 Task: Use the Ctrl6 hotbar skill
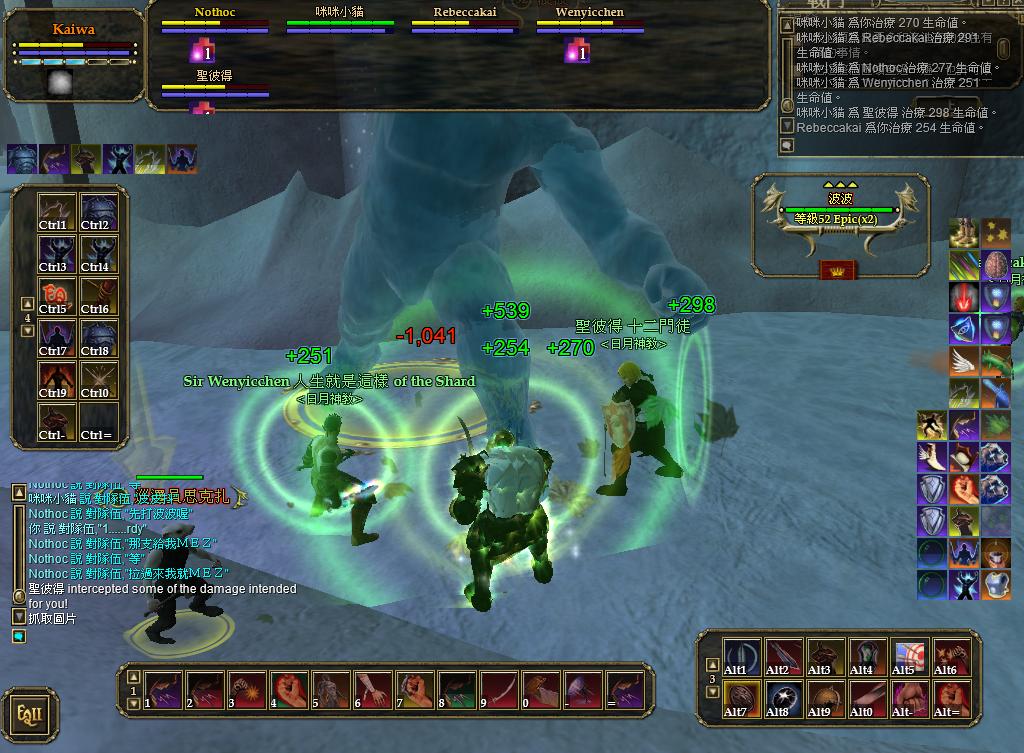tap(96, 297)
